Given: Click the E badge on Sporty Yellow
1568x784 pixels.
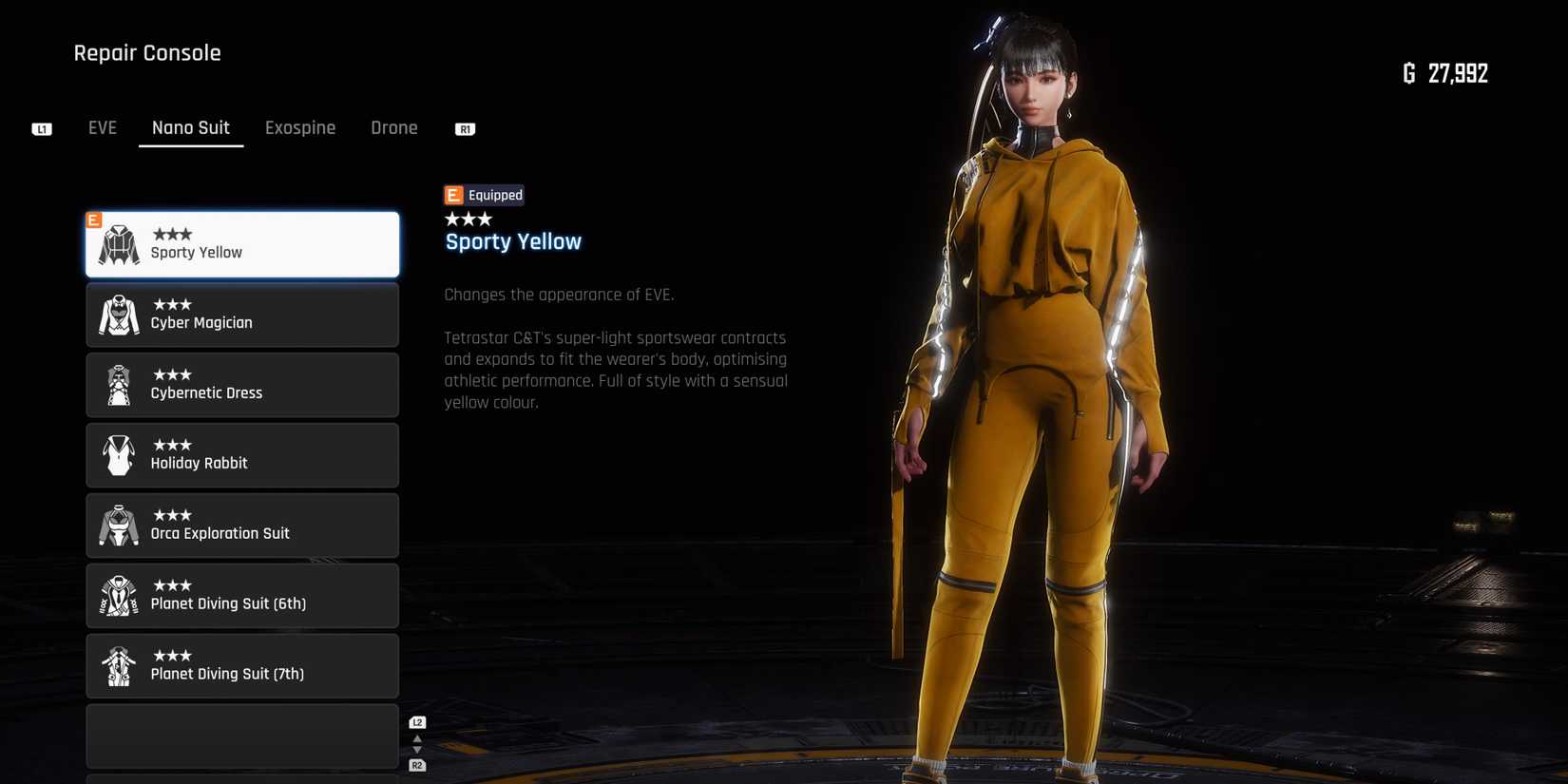Looking at the screenshot, I should (93, 220).
